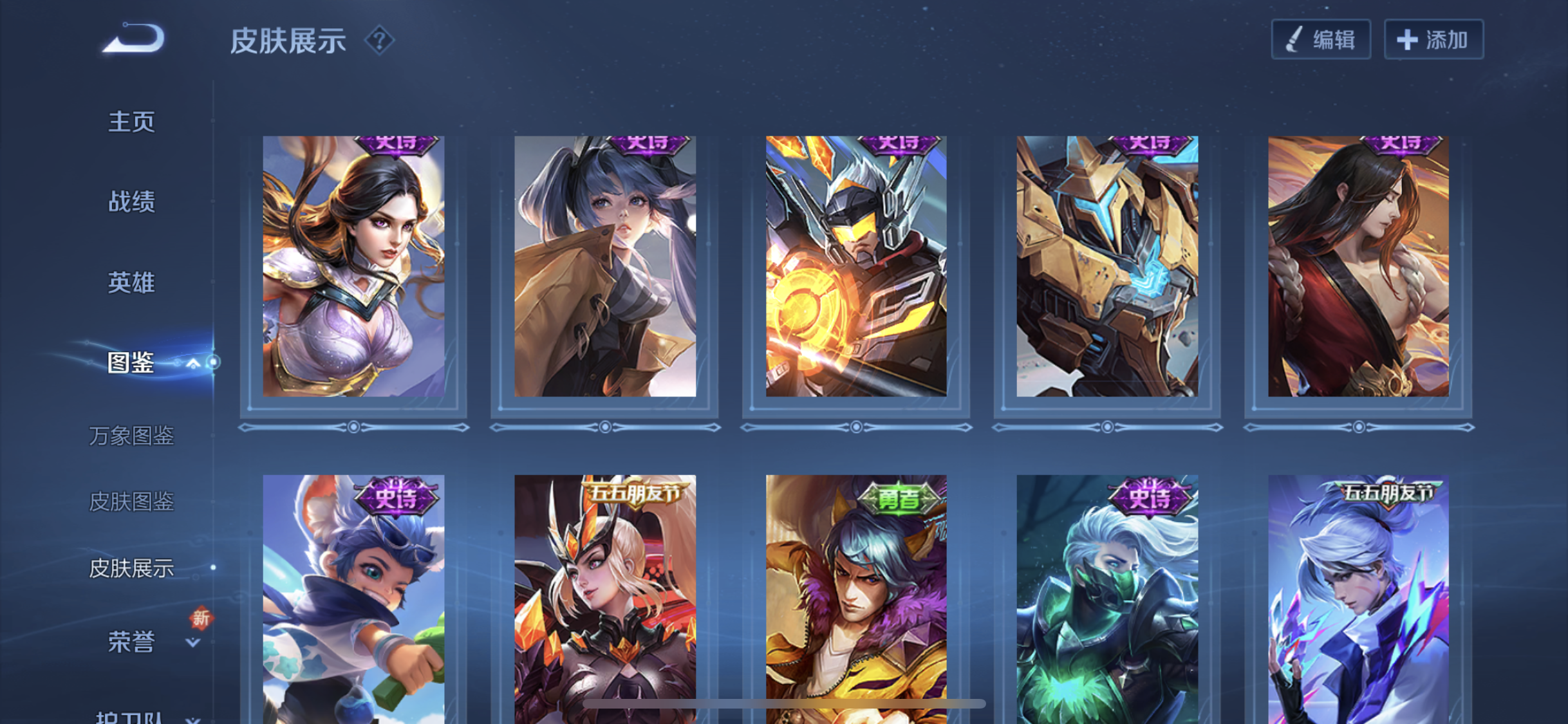Collapse the 图鉴 collection section

click(192, 364)
